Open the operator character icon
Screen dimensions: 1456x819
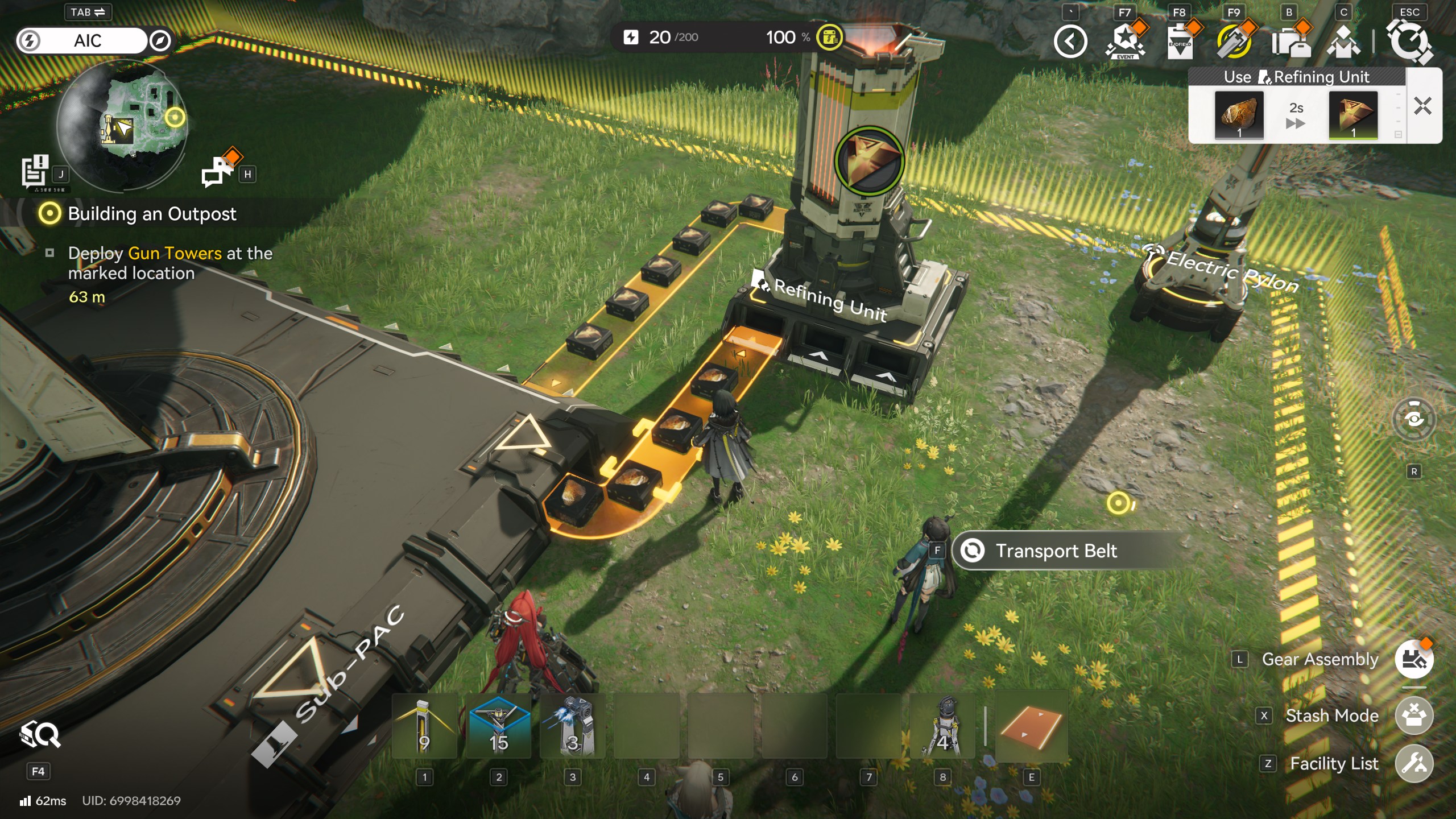(x=1343, y=42)
